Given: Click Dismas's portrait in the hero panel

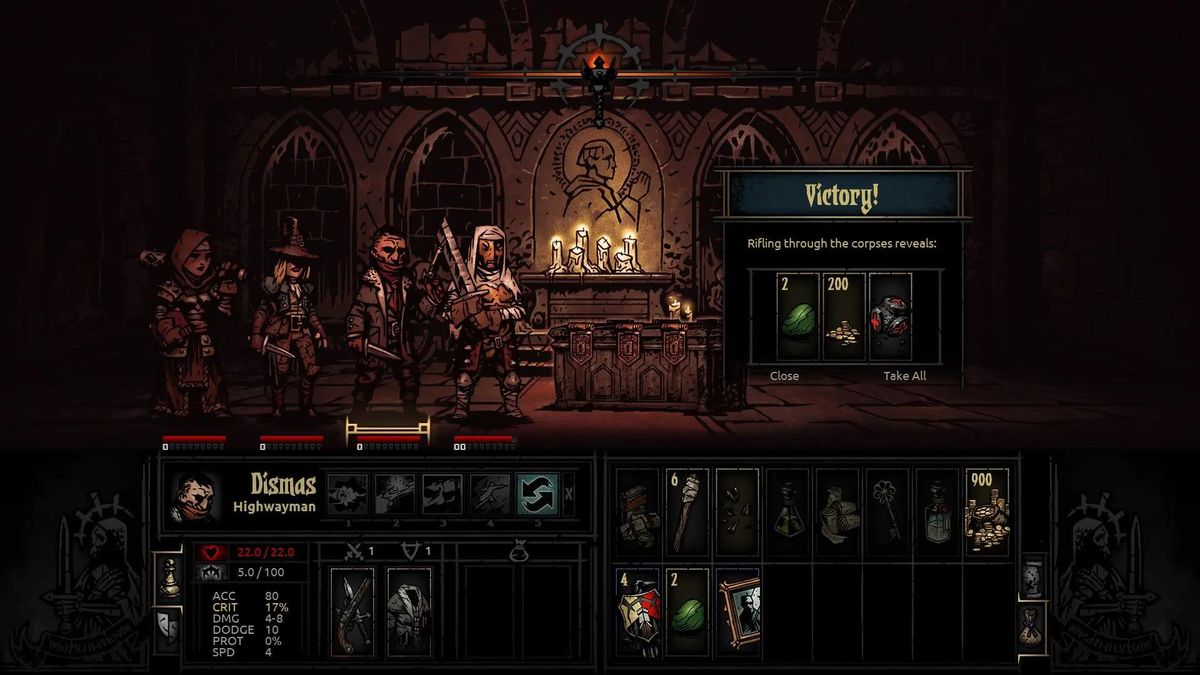Looking at the screenshot, I should [x=194, y=495].
